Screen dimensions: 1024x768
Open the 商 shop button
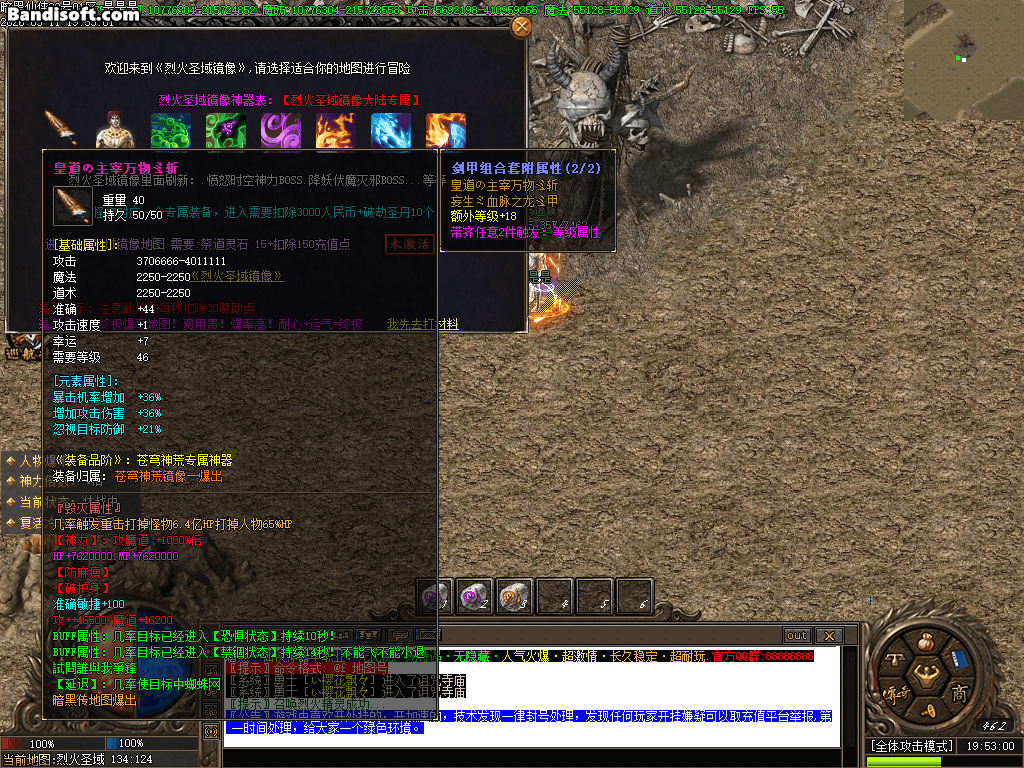pyautogui.click(x=958, y=692)
